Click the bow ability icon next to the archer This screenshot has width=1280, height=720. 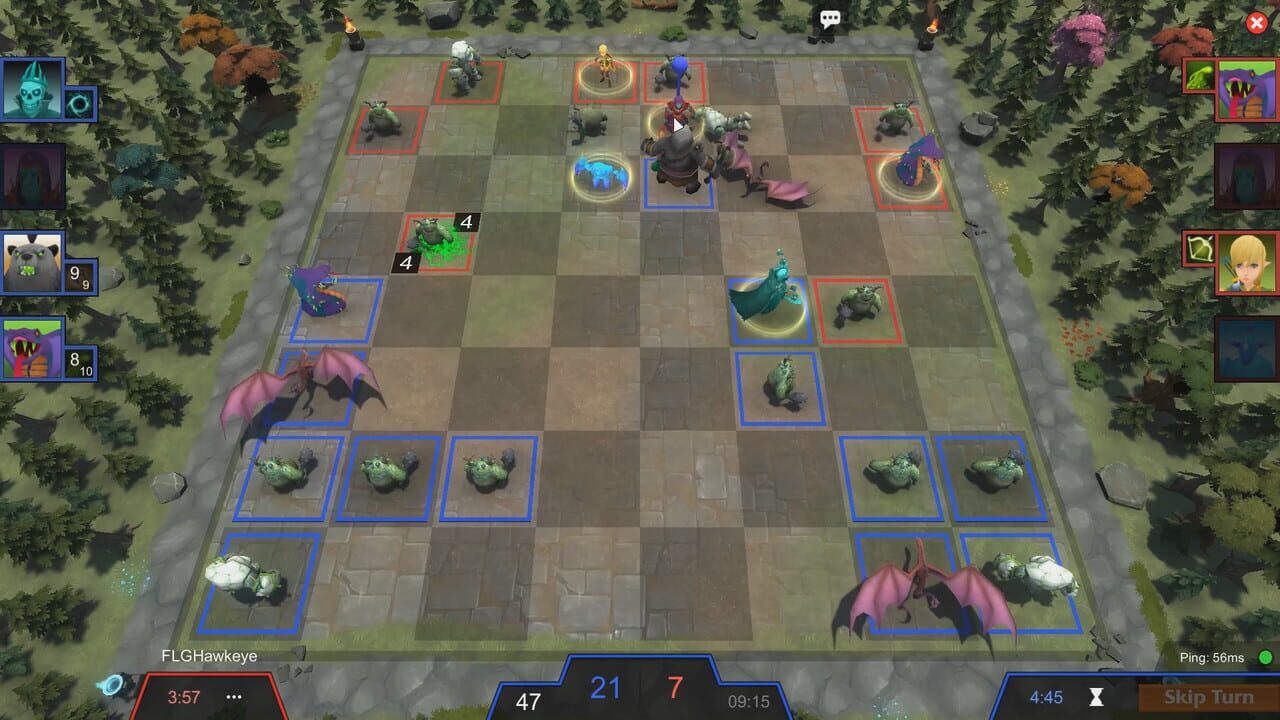[1199, 247]
